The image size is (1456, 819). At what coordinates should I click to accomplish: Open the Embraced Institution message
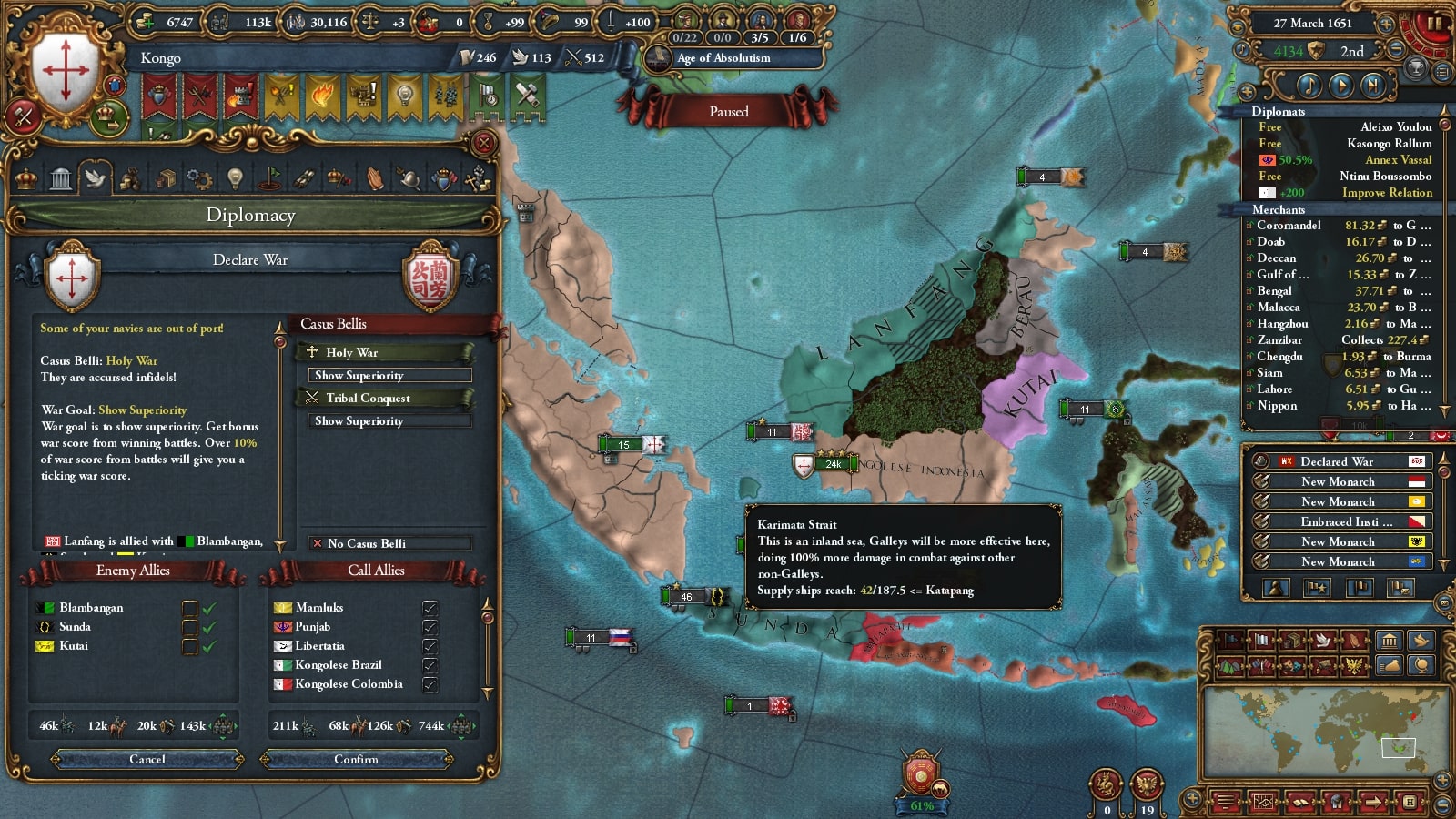[x=1337, y=521]
